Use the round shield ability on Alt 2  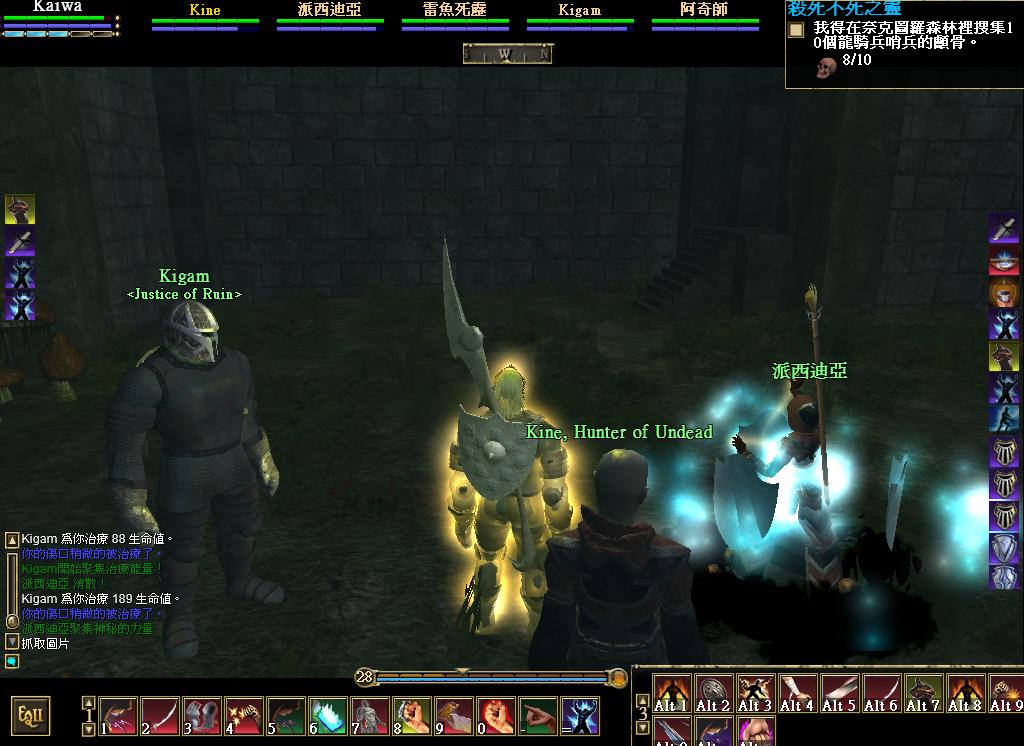[x=713, y=693]
